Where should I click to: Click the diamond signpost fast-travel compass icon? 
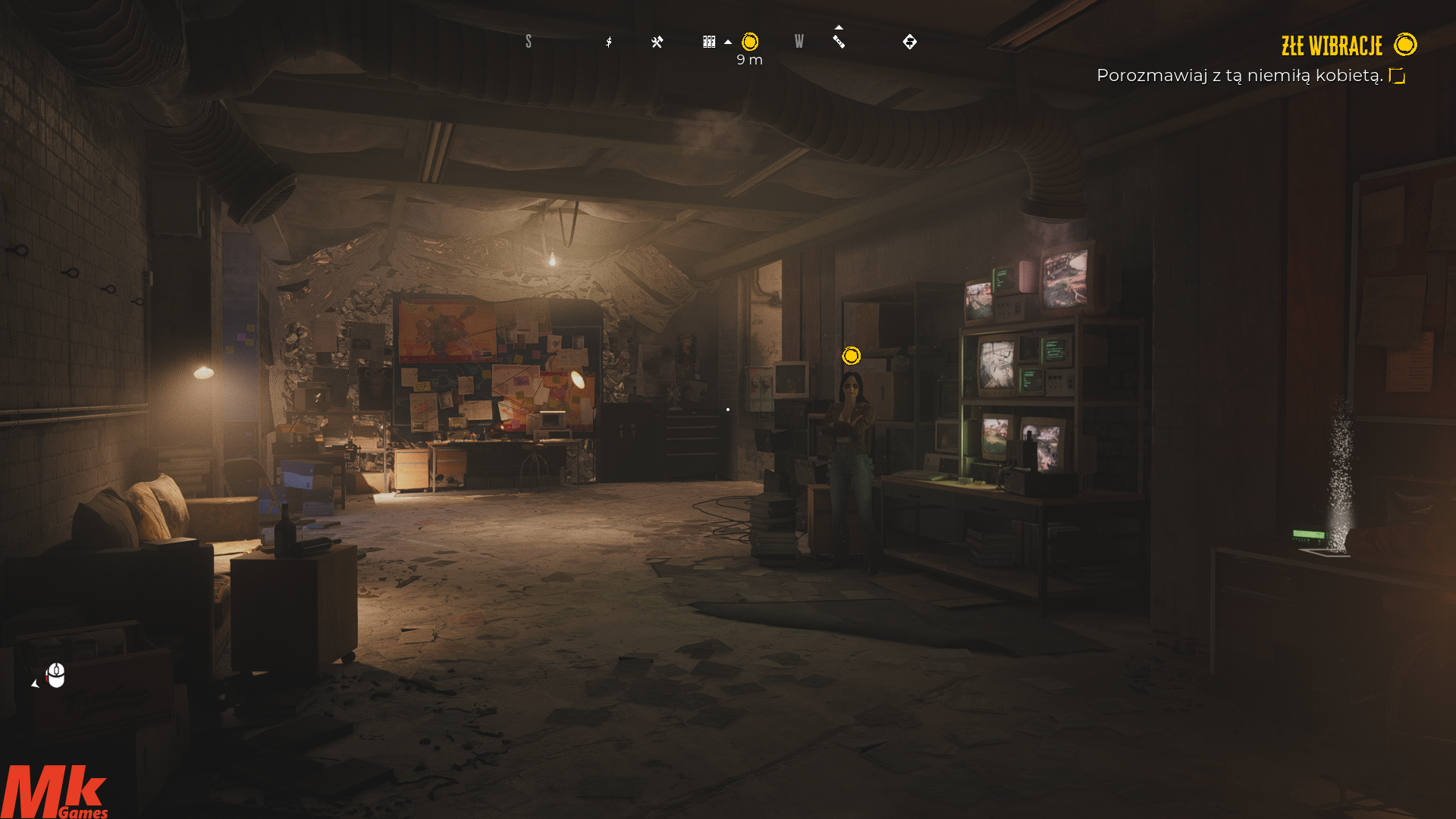click(910, 42)
